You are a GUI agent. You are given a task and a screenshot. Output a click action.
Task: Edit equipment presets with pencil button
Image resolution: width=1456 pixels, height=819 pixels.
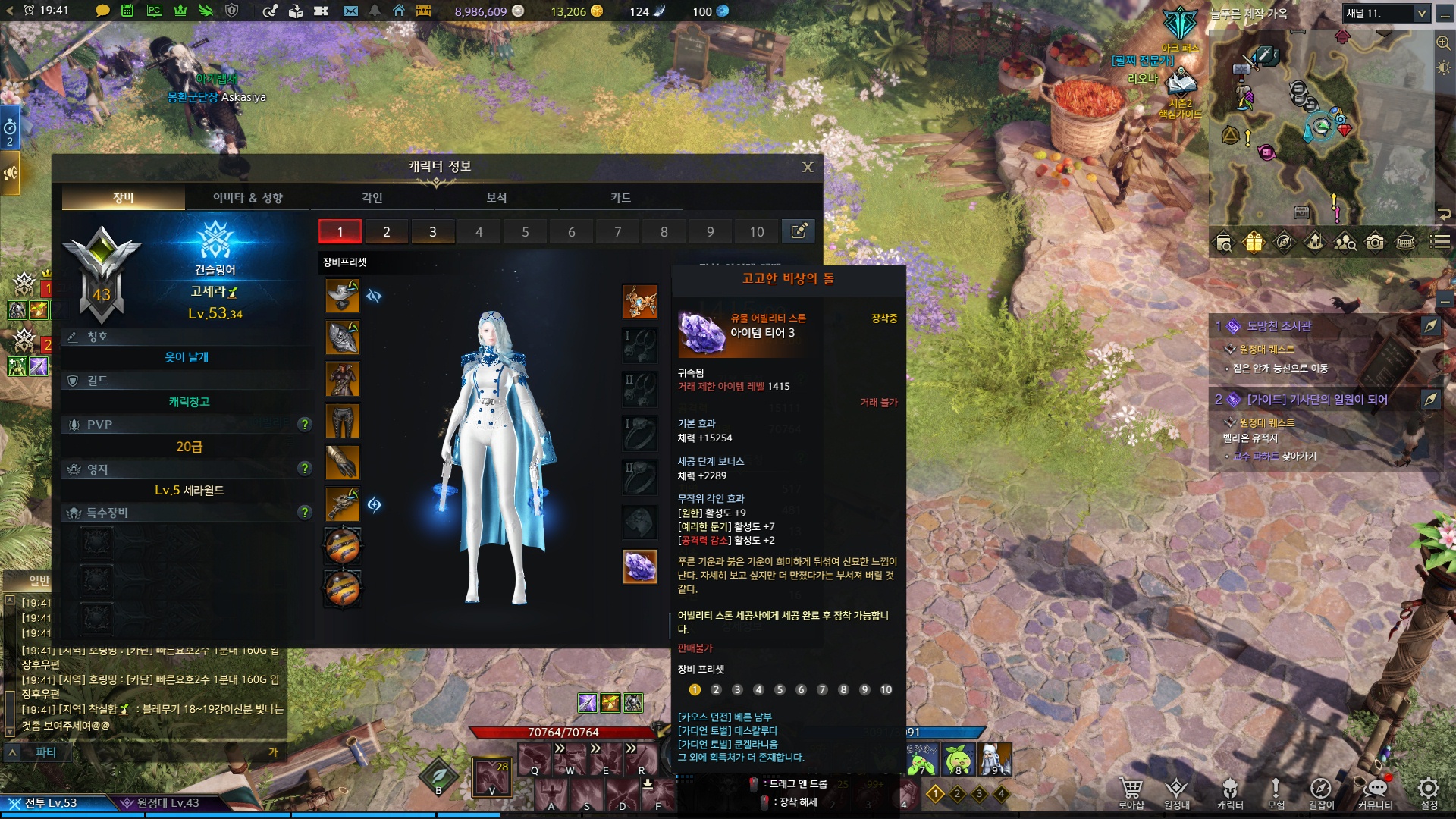click(799, 231)
